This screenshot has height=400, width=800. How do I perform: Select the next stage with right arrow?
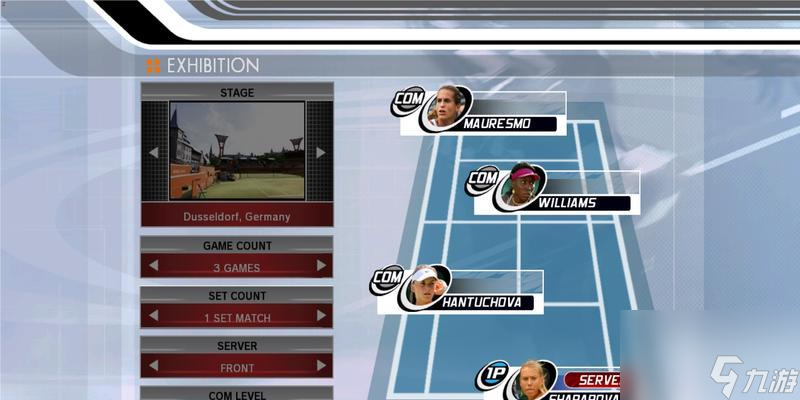pyautogui.click(x=321, y=152)
